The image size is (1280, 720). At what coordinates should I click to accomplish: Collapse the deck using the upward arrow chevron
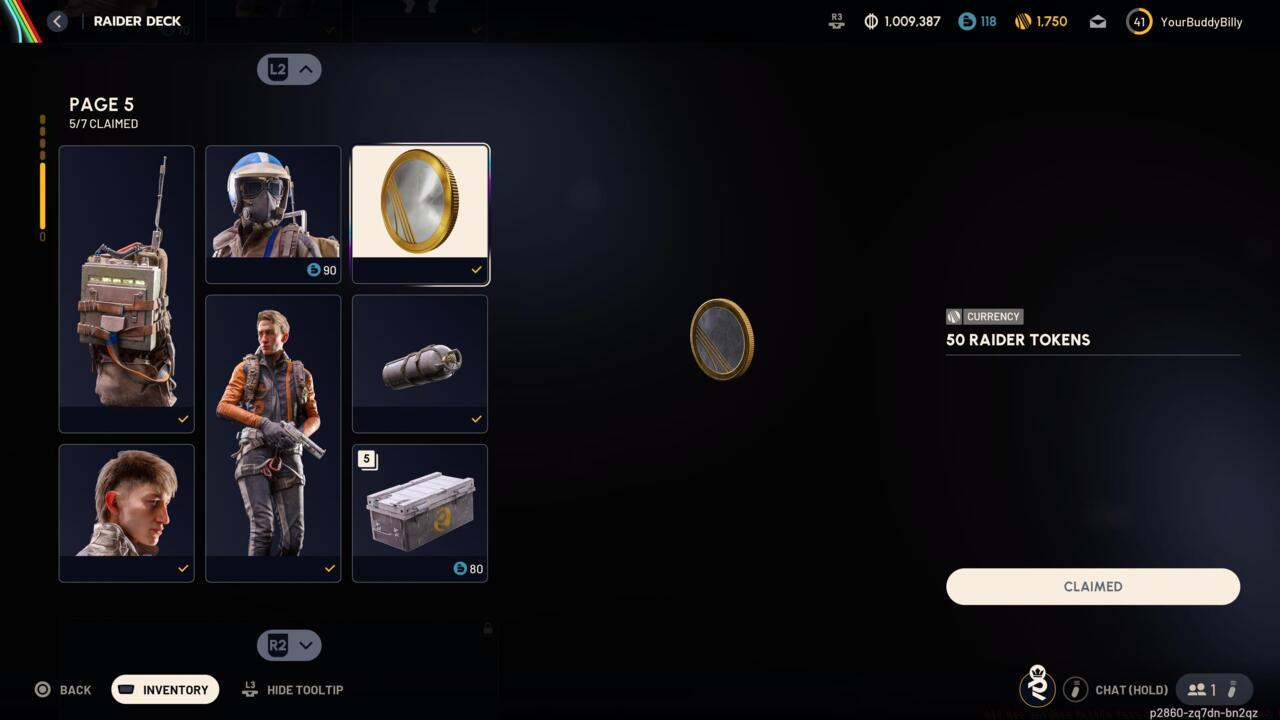[305, 69]
